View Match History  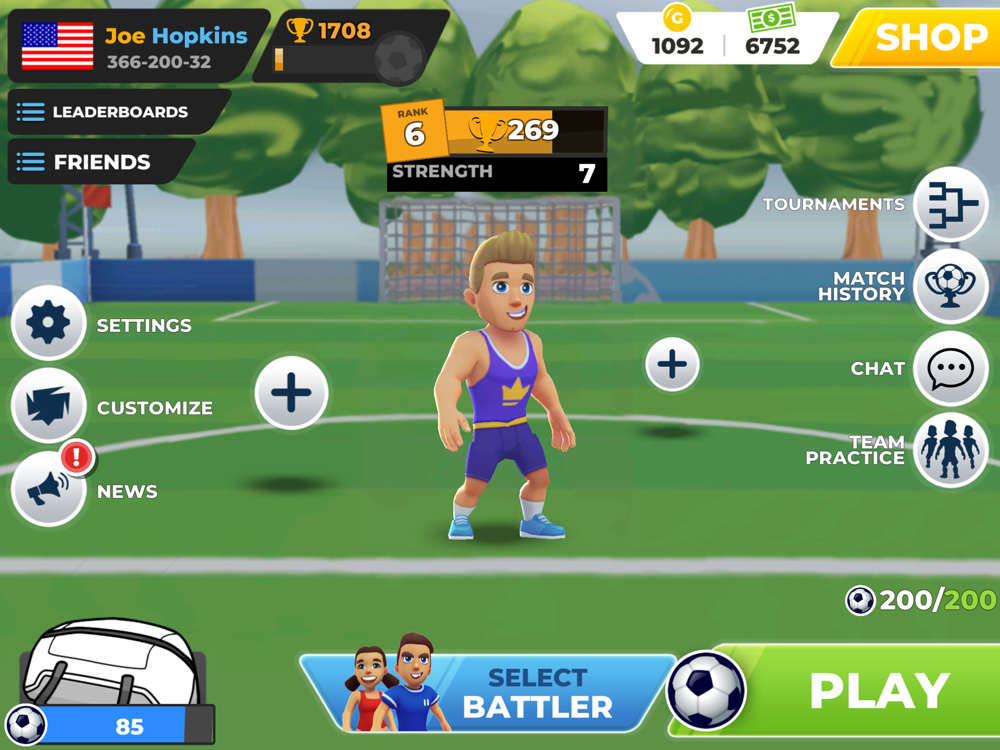tap(950, 286)
